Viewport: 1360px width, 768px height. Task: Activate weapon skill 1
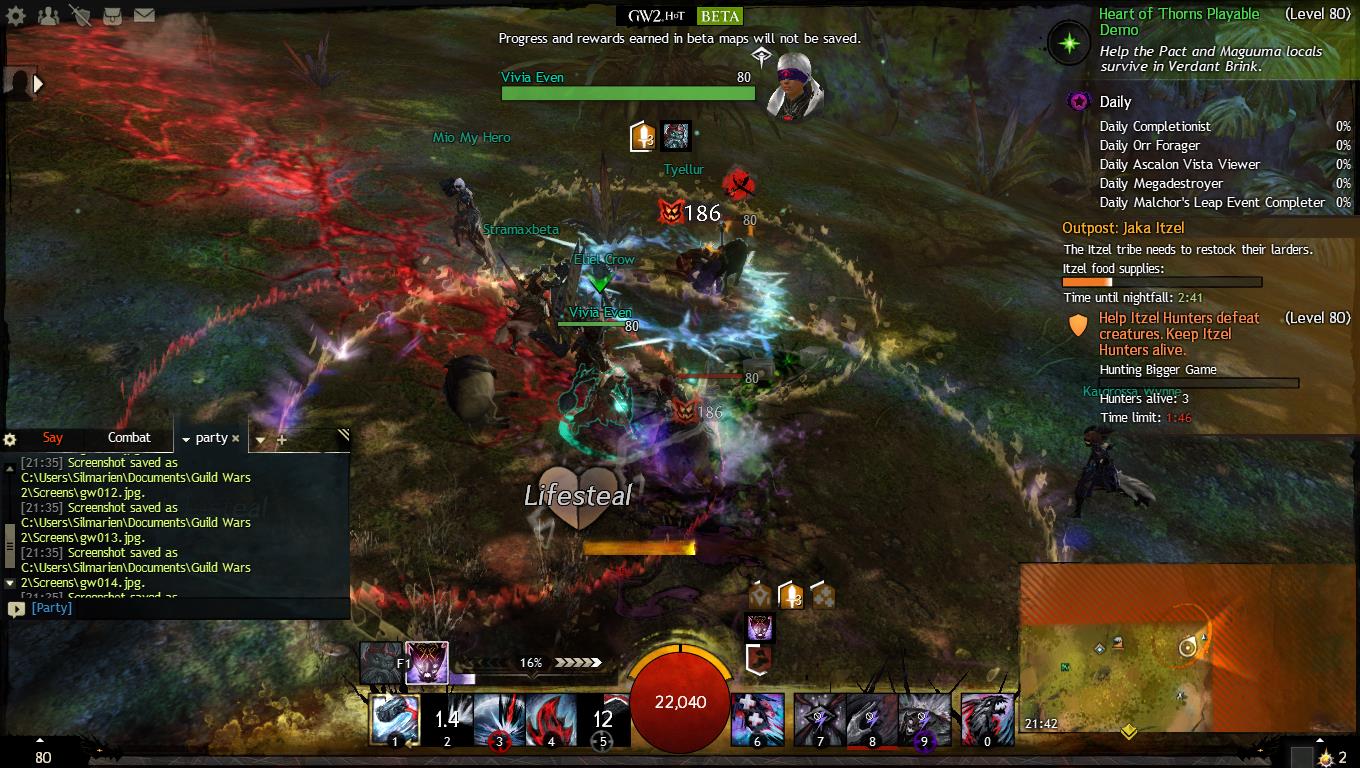[x=395, y=719]
